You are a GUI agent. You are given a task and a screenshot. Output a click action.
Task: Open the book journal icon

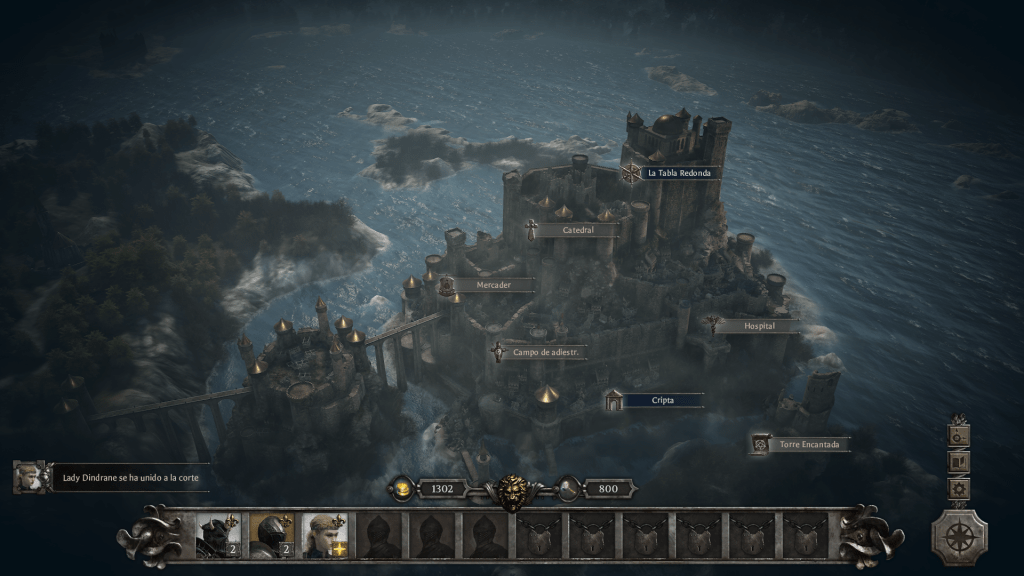[x=959, y=461]
